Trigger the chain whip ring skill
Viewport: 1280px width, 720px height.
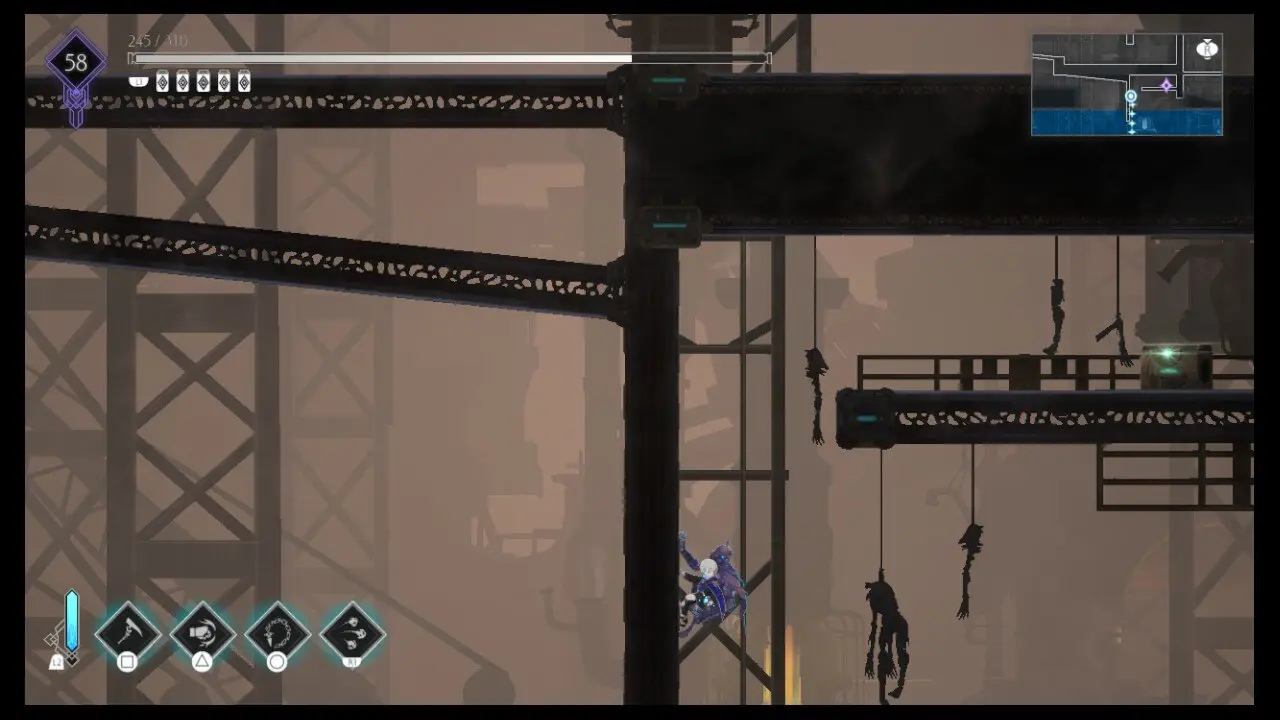point(277,633)
